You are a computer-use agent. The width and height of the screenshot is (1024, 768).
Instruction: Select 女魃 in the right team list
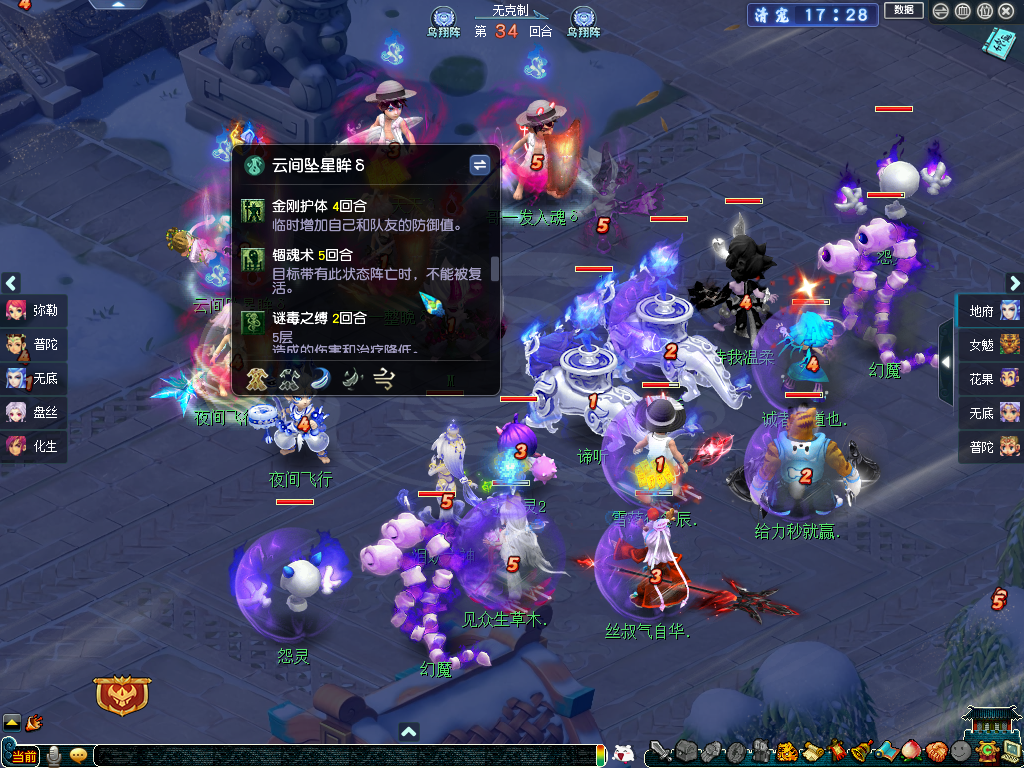tap(991, 345)
